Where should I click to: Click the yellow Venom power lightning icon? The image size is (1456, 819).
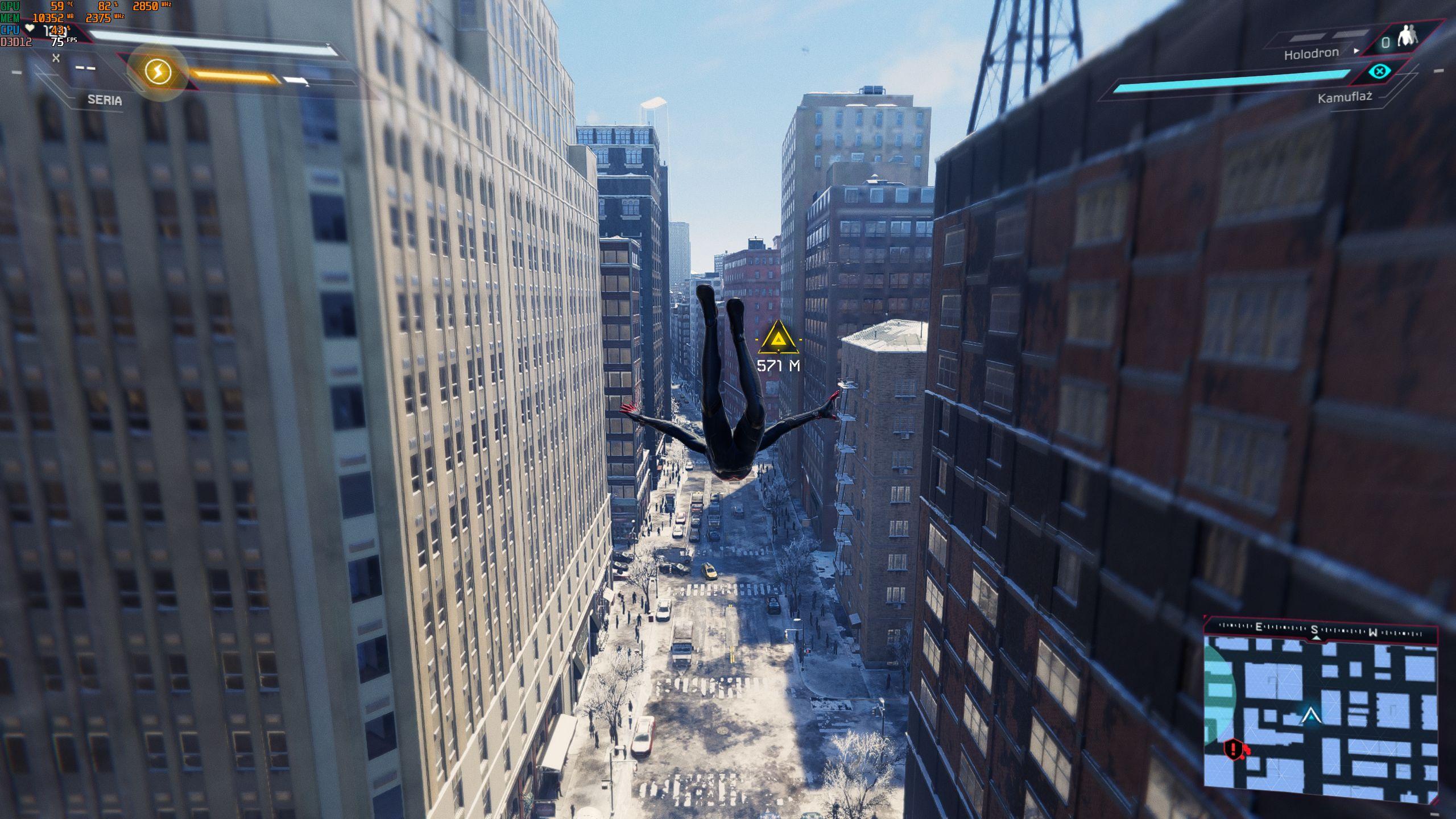pyautogui.click(x=158, y=72)
